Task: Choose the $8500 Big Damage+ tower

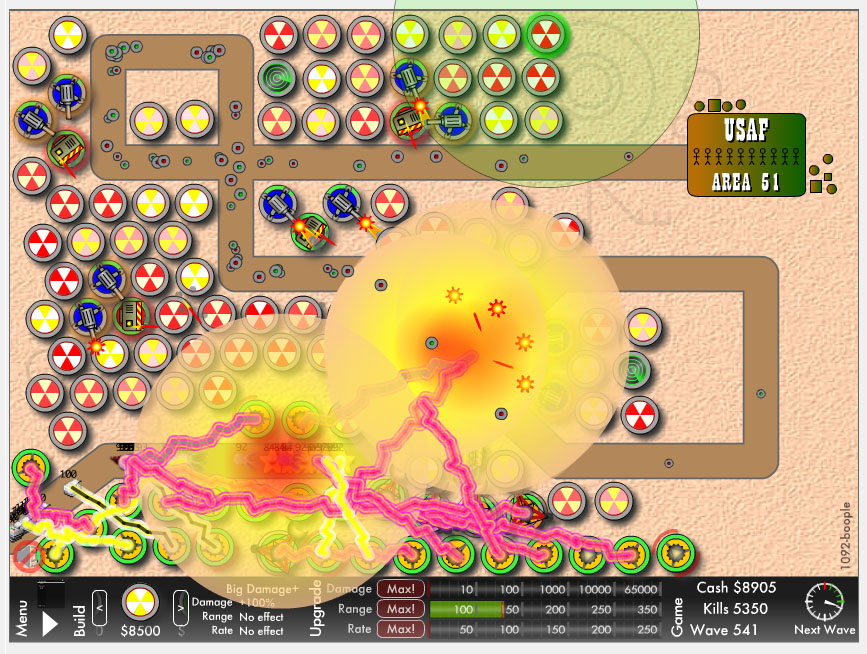Action: pyautogui.click(x=140, y=602)
